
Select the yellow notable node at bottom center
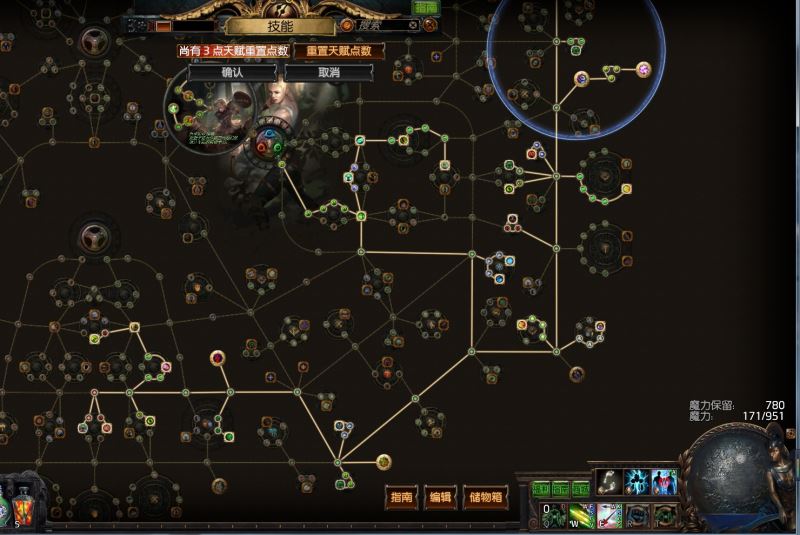click(x=384, y=461)
